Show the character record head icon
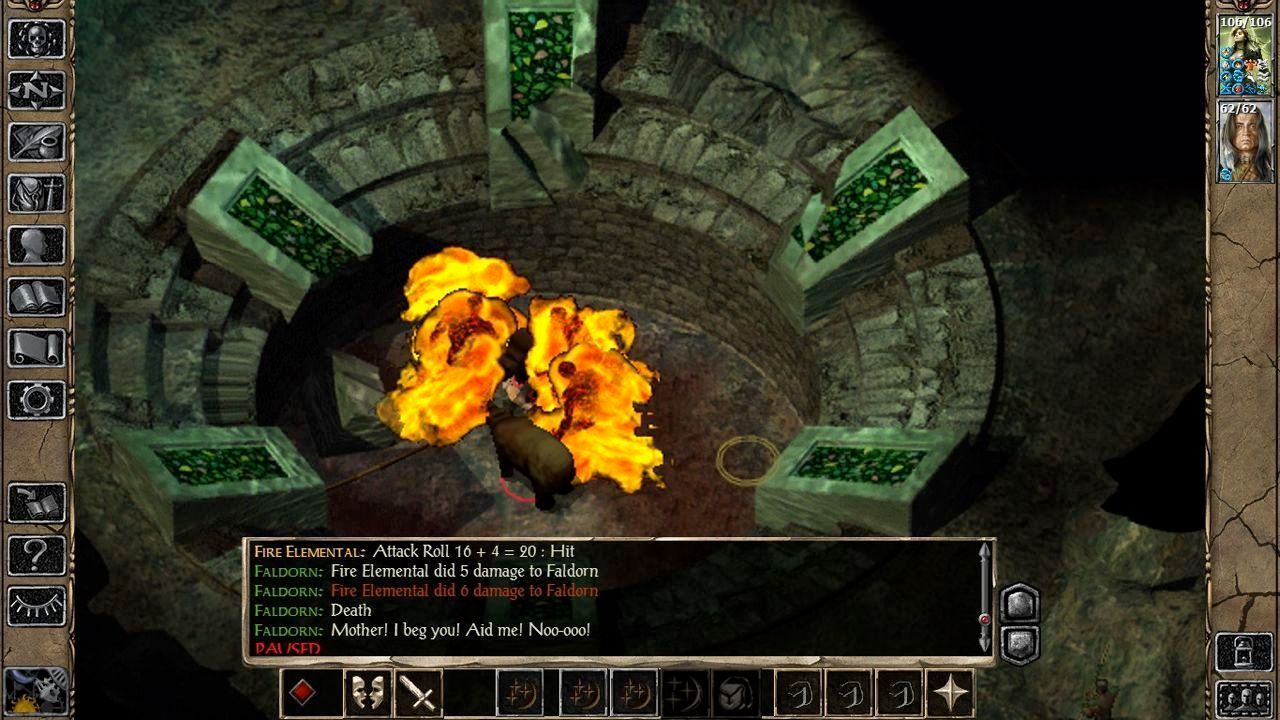1280x720 pixels. (37, 245)
